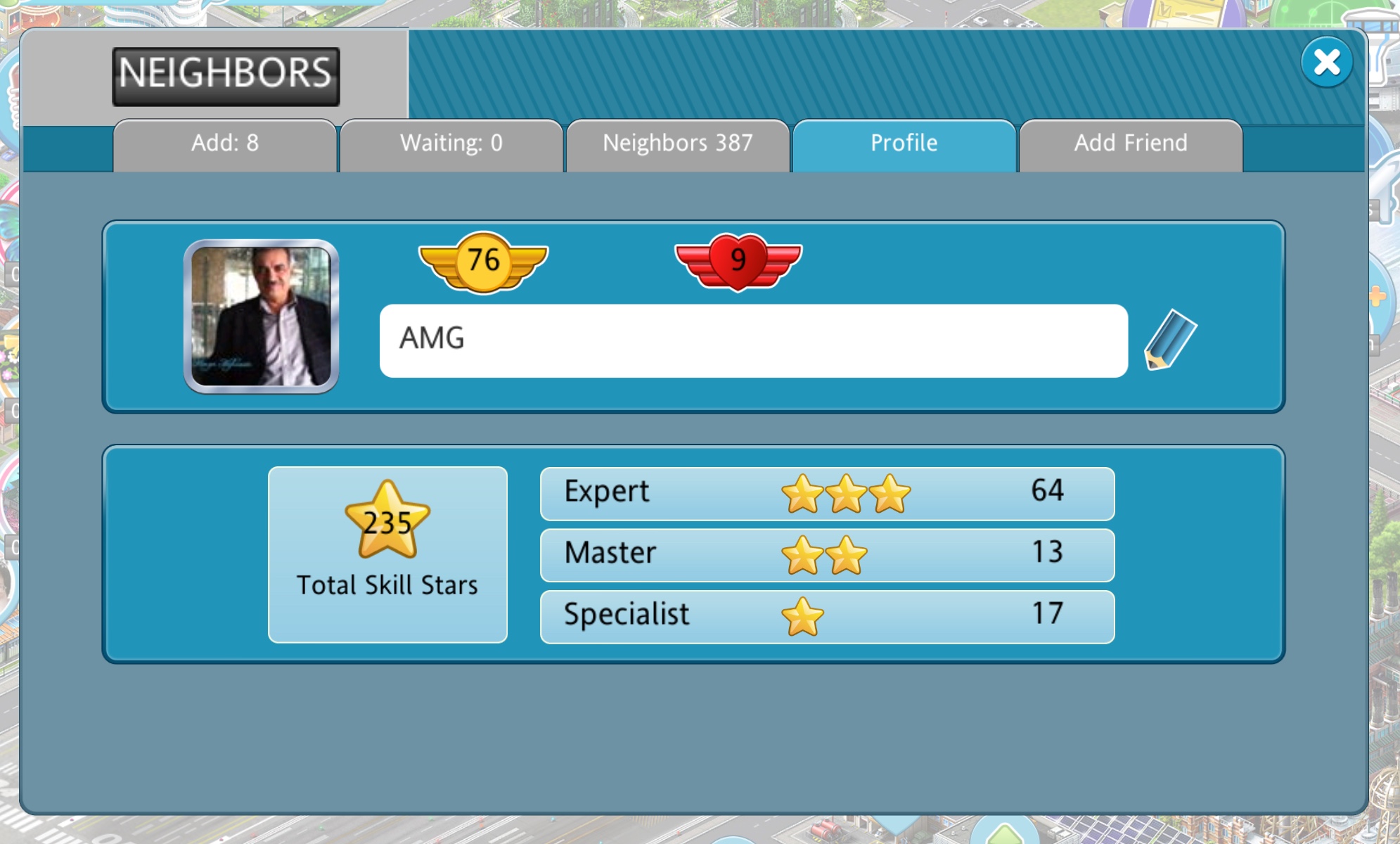Select the Expert skill stars row

(x=827, y=493)
